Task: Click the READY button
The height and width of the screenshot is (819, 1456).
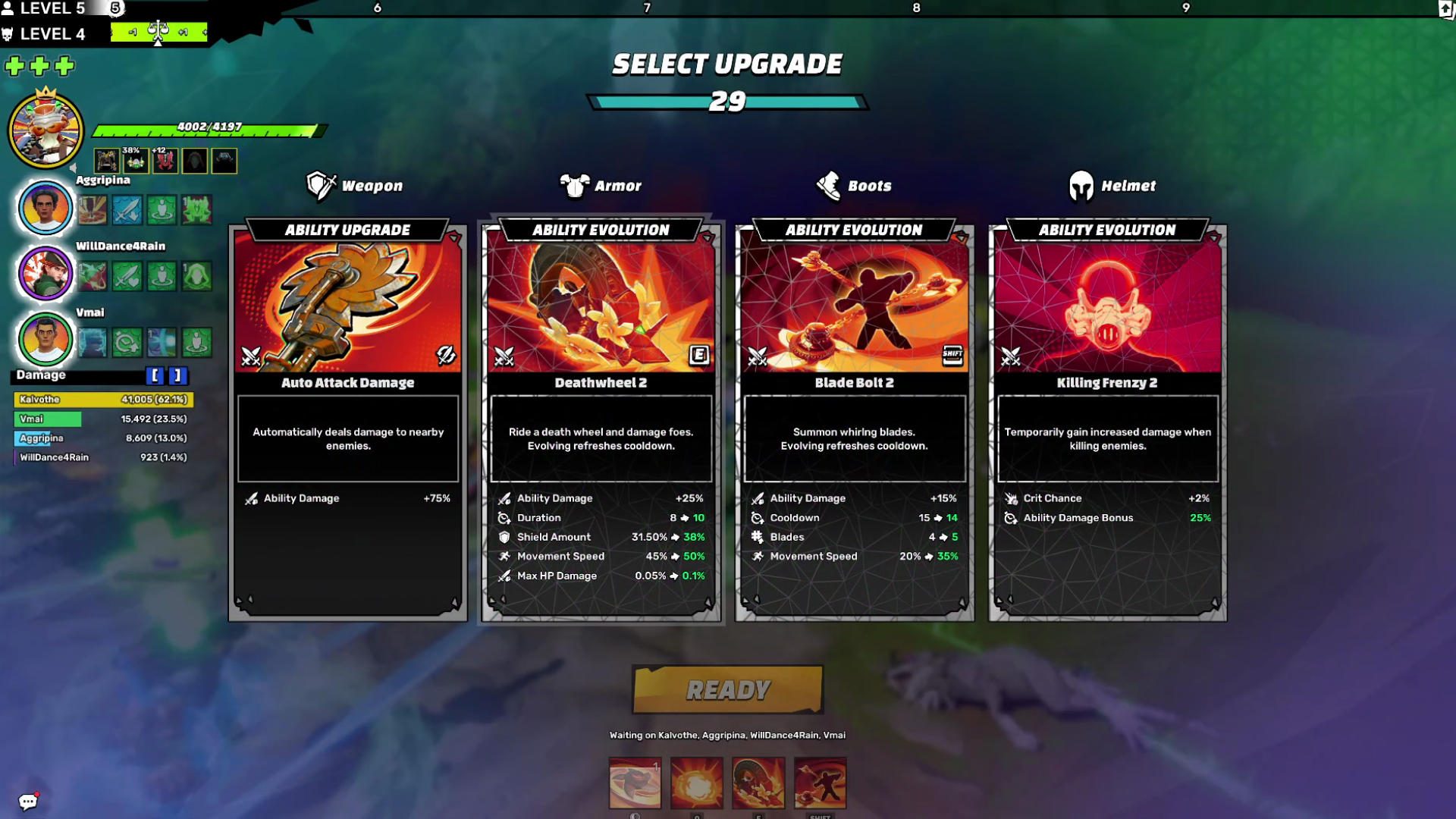Action: 728,689
